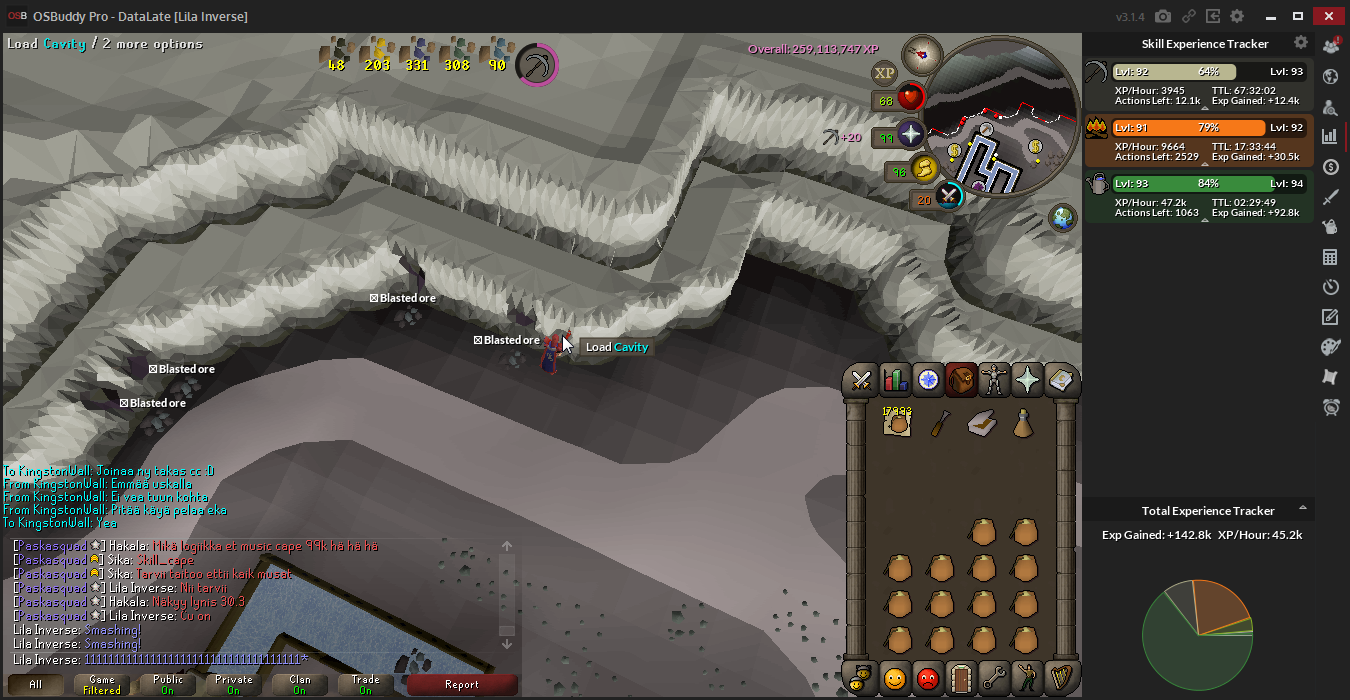Open the Worn Equipment tab
The width and height of the screenshot is (1350, 700).
994,380
